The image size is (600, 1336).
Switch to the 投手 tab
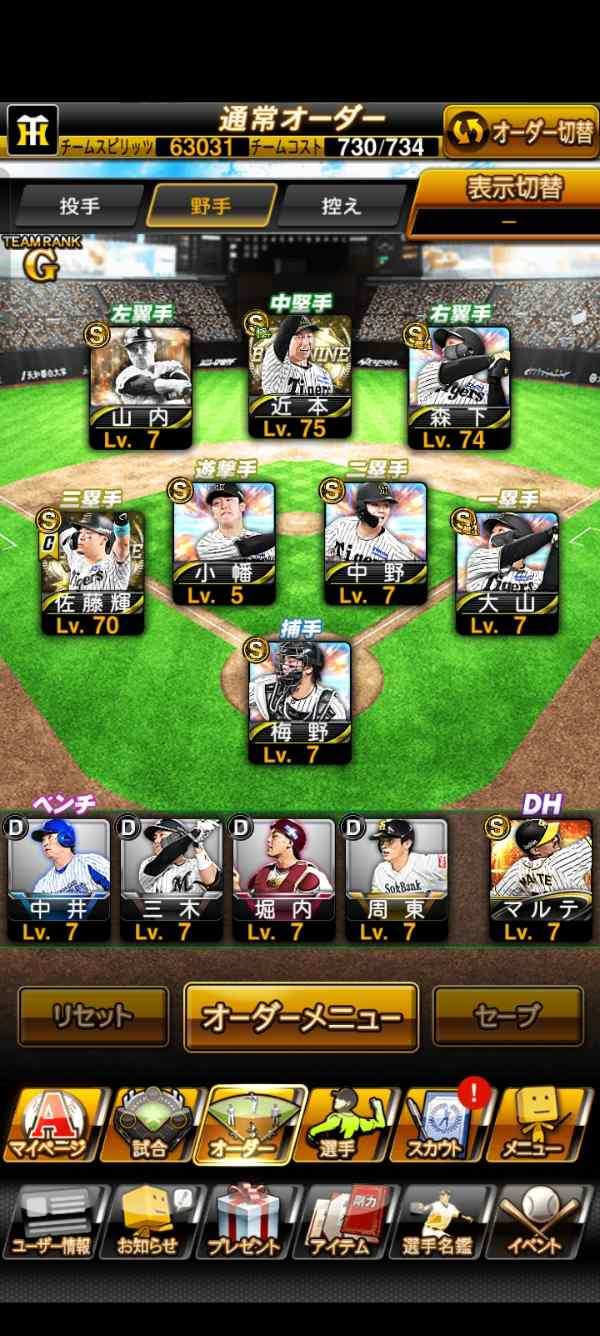click(x=79, y=206)
